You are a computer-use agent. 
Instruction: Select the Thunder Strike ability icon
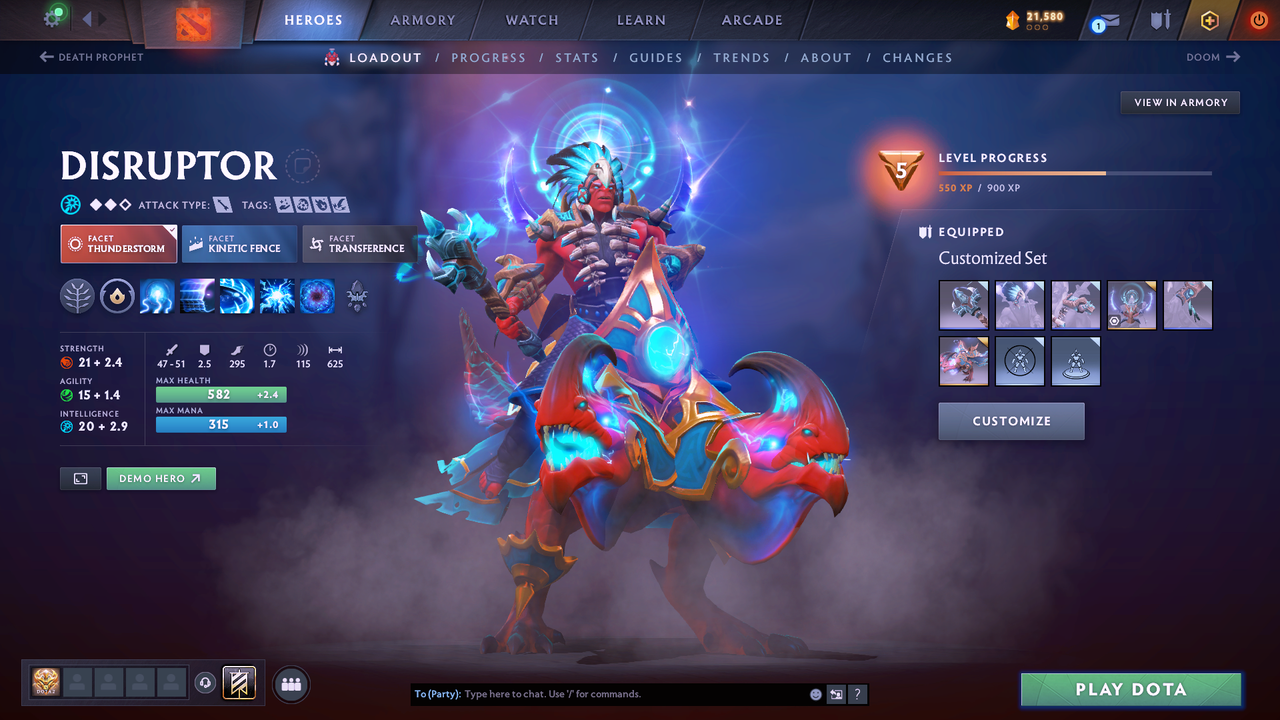pos(157,296)
